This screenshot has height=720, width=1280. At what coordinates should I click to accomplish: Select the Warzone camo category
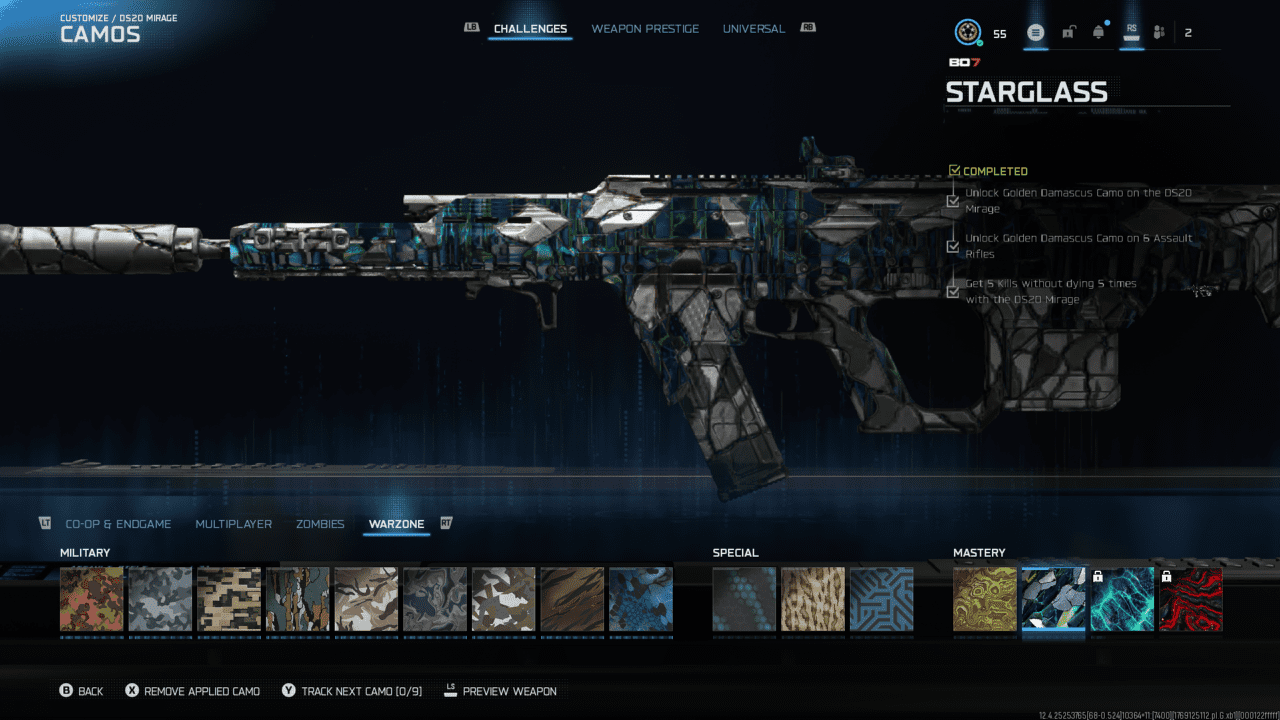[396, 524]
